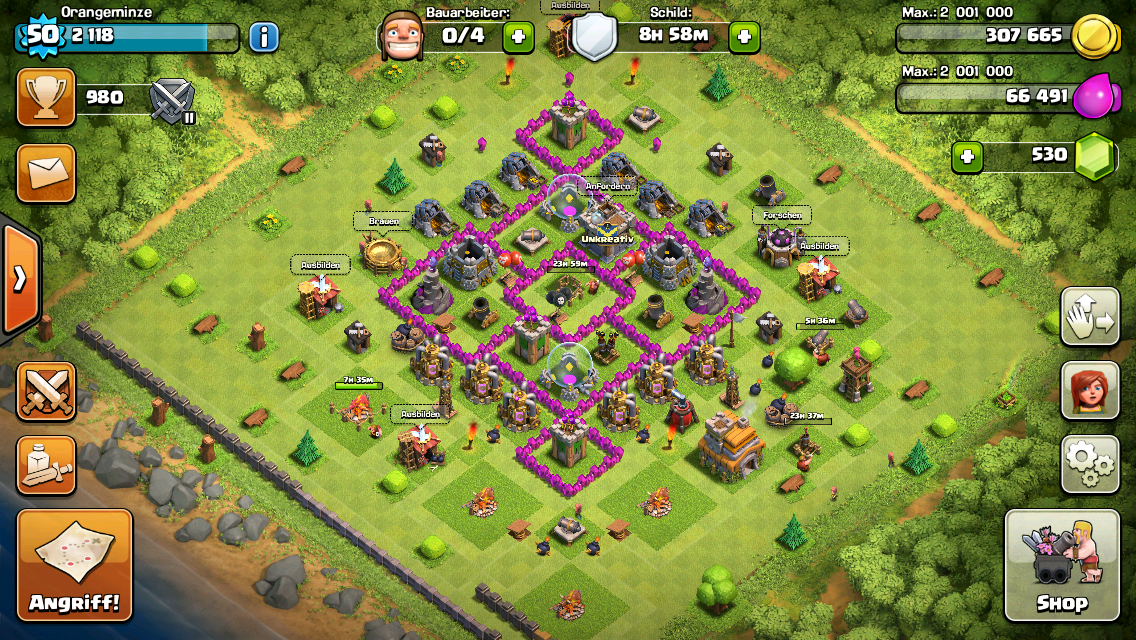The image size is (1136, 640).
Task: Open the crossed swords battle log
Action: 46,391
